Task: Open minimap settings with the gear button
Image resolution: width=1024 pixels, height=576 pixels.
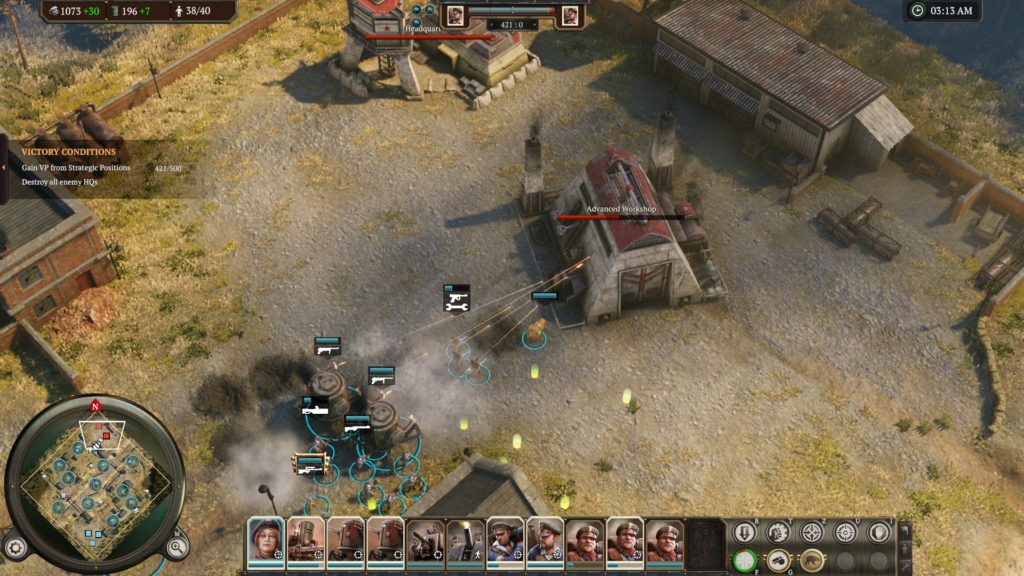Action: point(15,547)
